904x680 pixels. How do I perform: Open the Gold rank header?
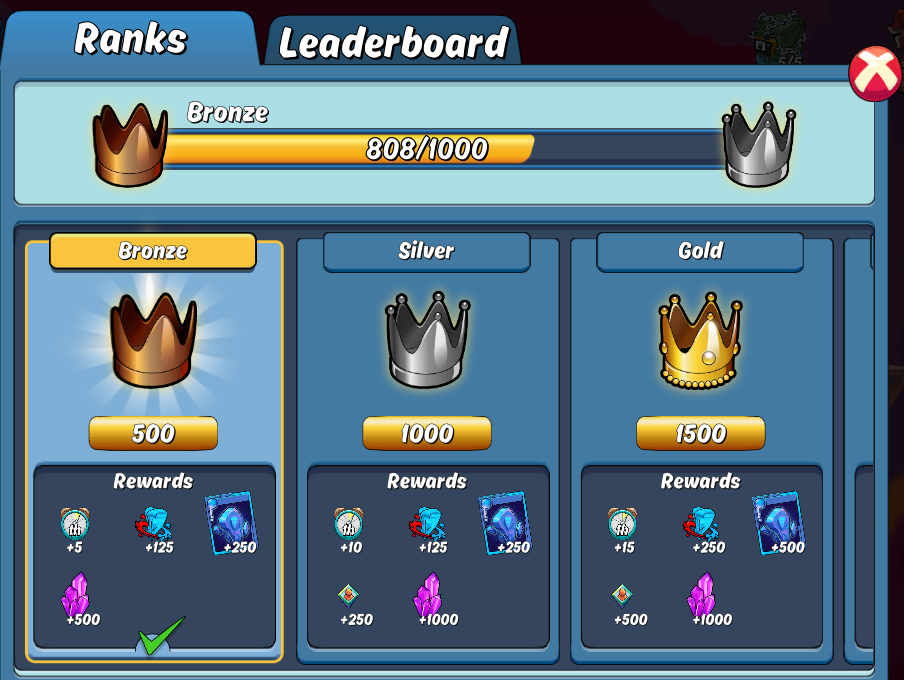tap(700, 251)
